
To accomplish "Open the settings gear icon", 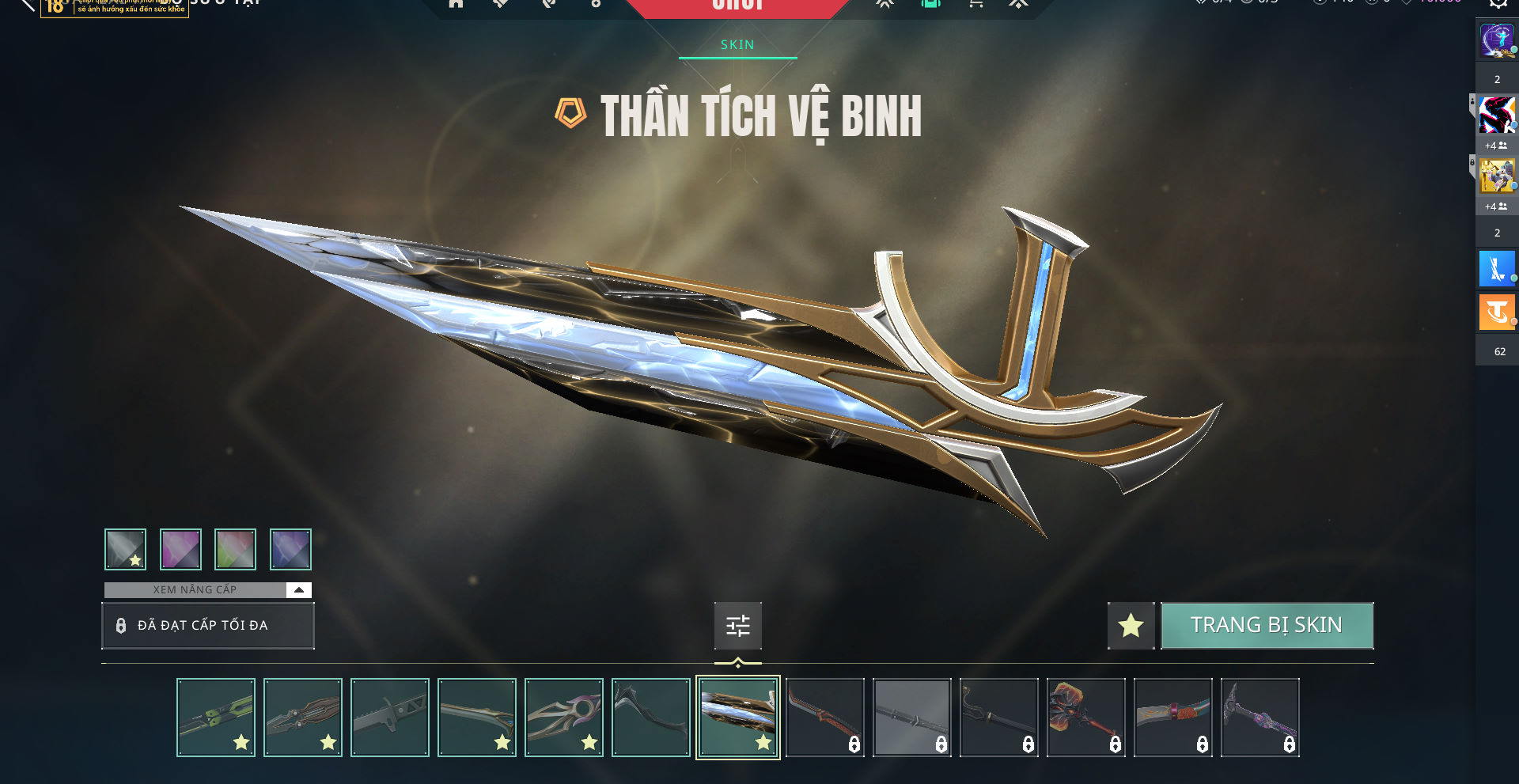I will coord(1498,3).
